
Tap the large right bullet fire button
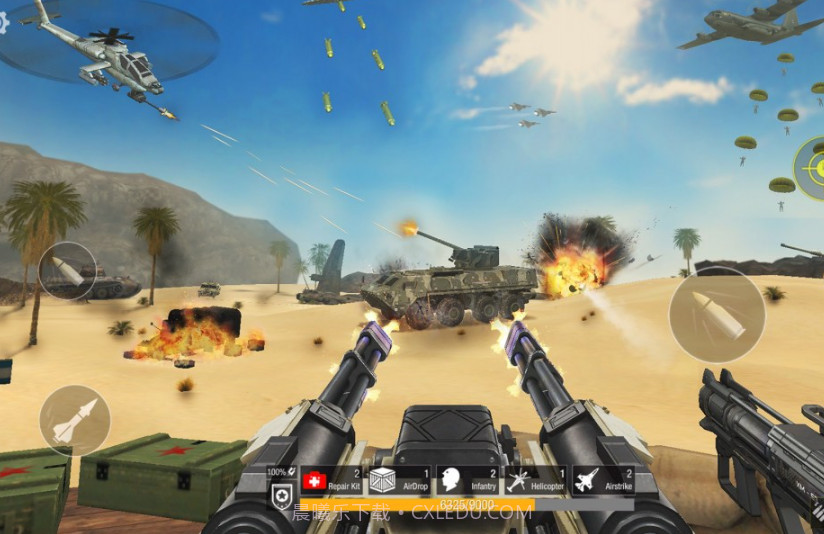(716, 314)
